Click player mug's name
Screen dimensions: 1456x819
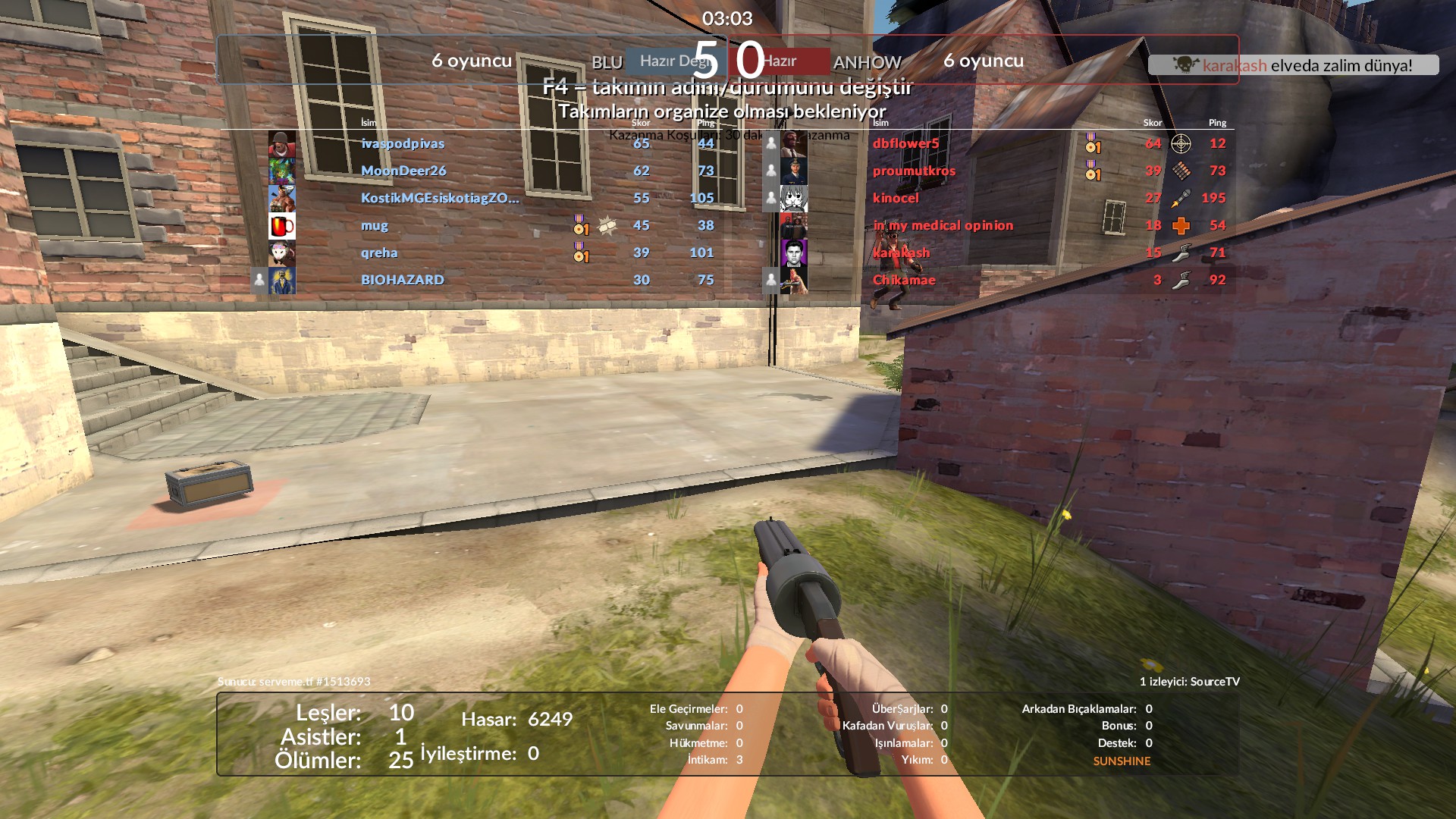375,225
